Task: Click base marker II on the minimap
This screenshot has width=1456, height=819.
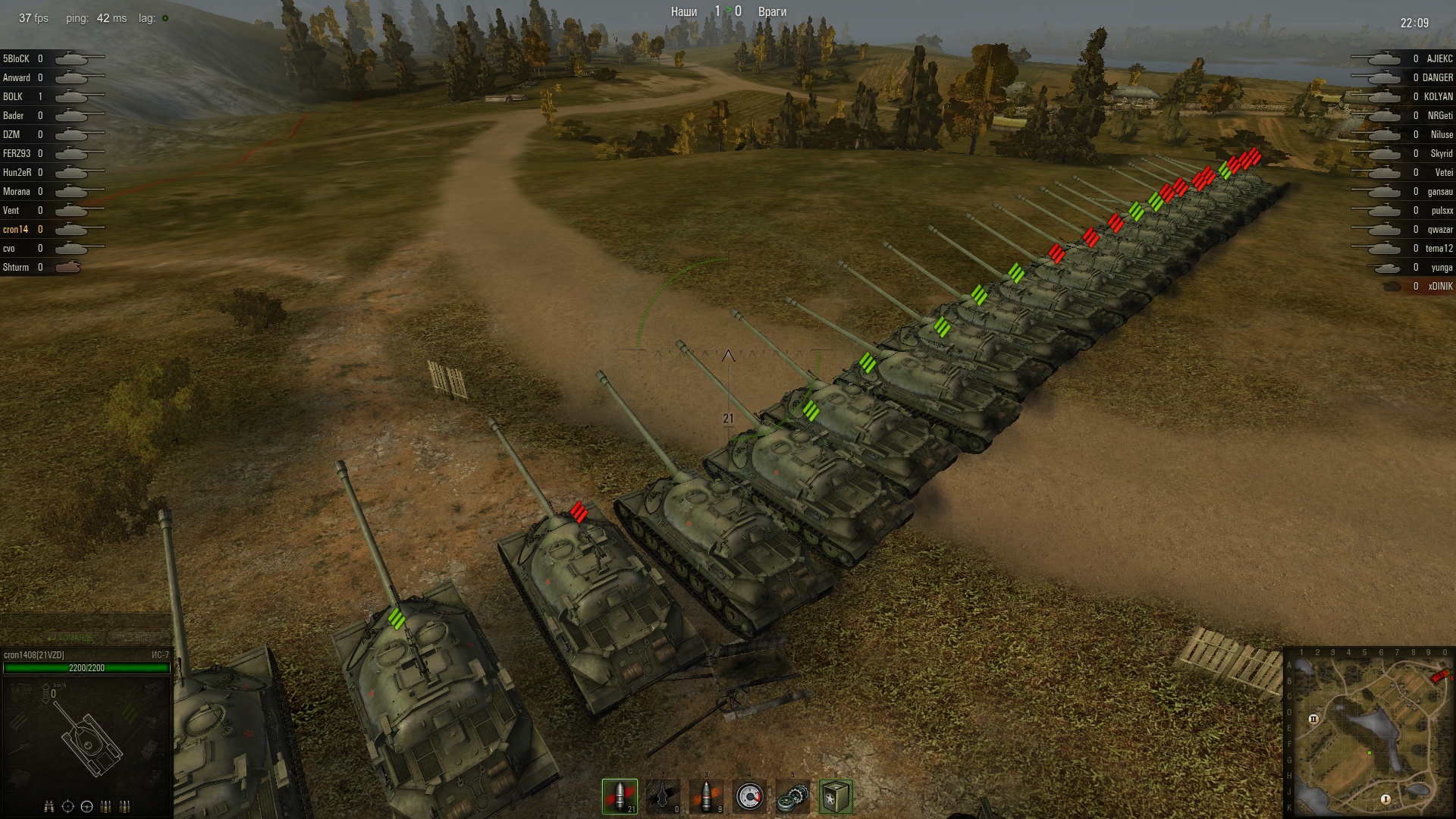Action: click(x=1313, y=719)
